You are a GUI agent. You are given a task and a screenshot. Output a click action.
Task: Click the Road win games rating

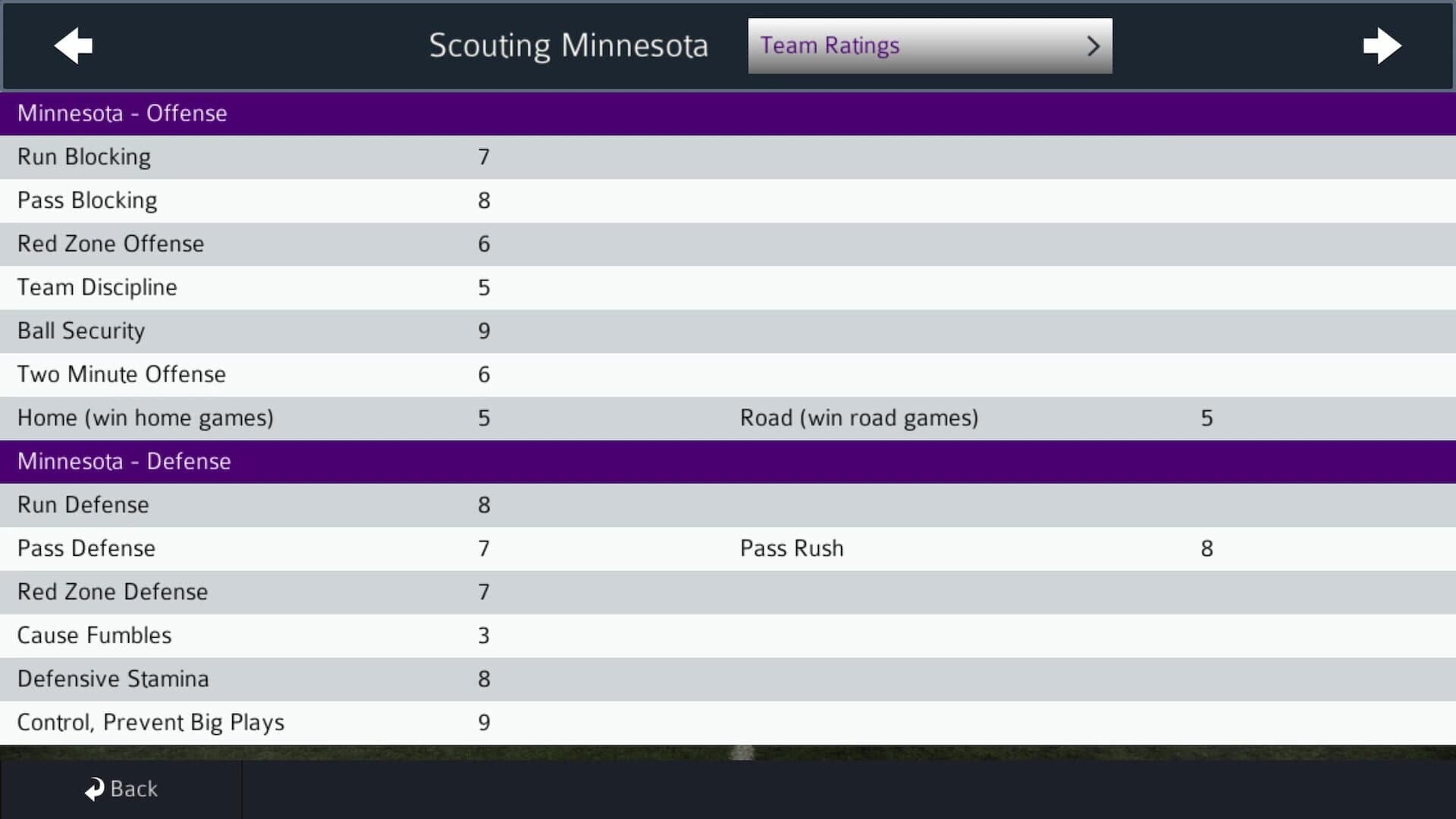(1207, 417)
